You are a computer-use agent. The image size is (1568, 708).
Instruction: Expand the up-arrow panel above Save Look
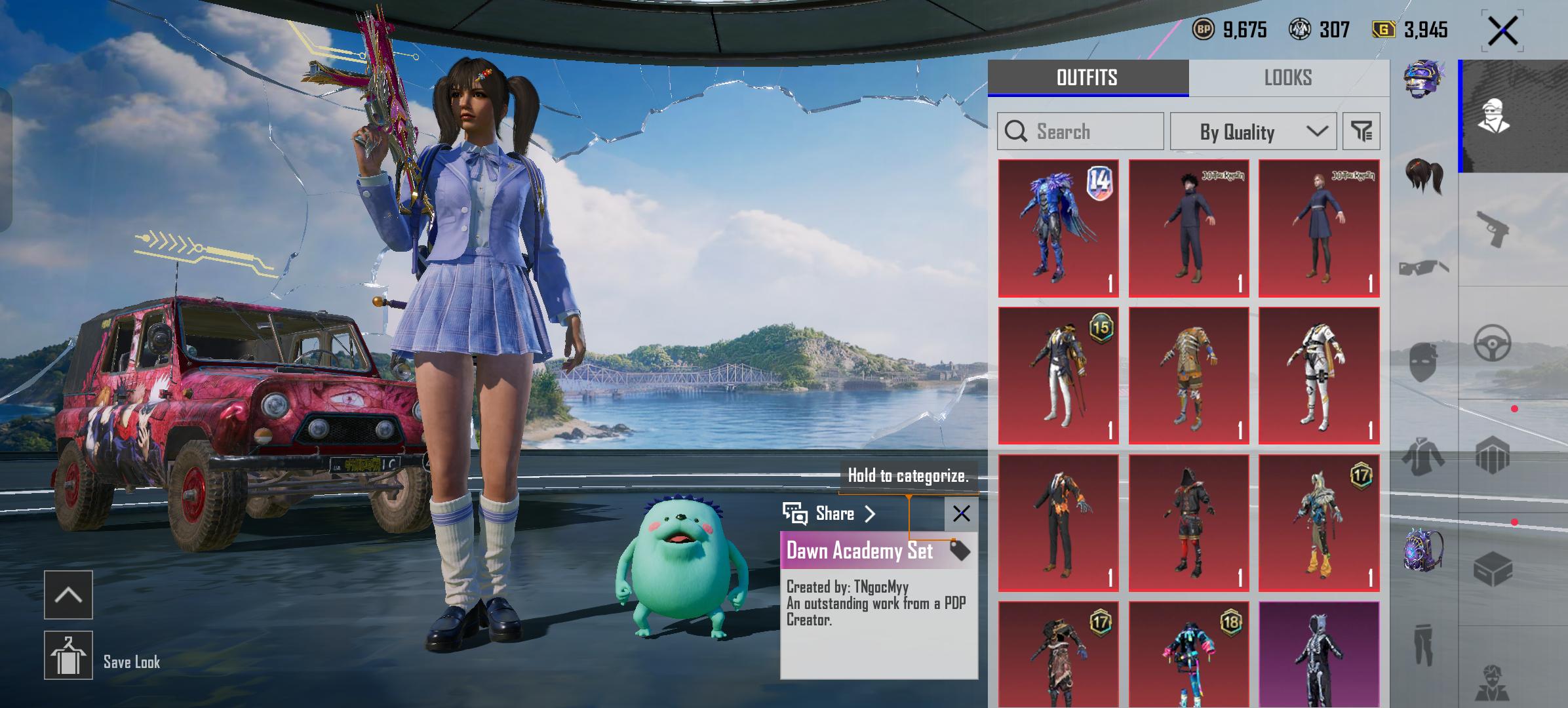[x=68, y=595]
